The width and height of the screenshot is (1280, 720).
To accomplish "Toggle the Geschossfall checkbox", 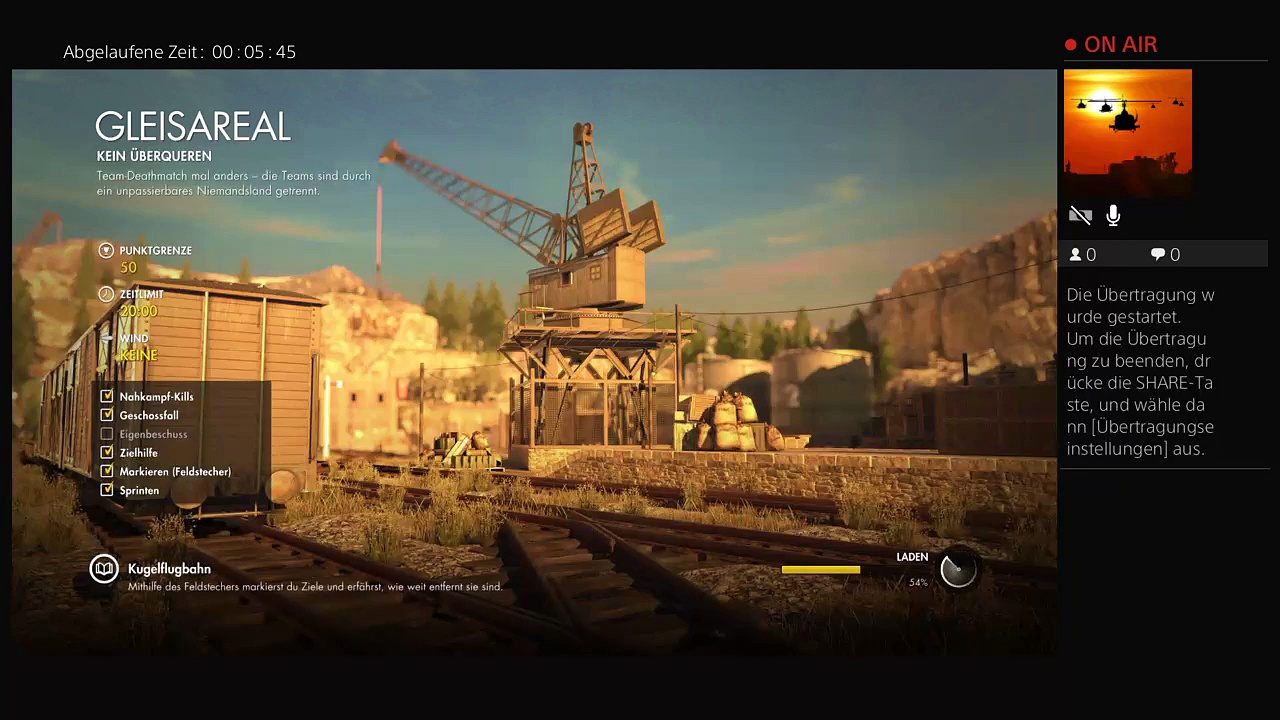I will [x=107, y=415].
